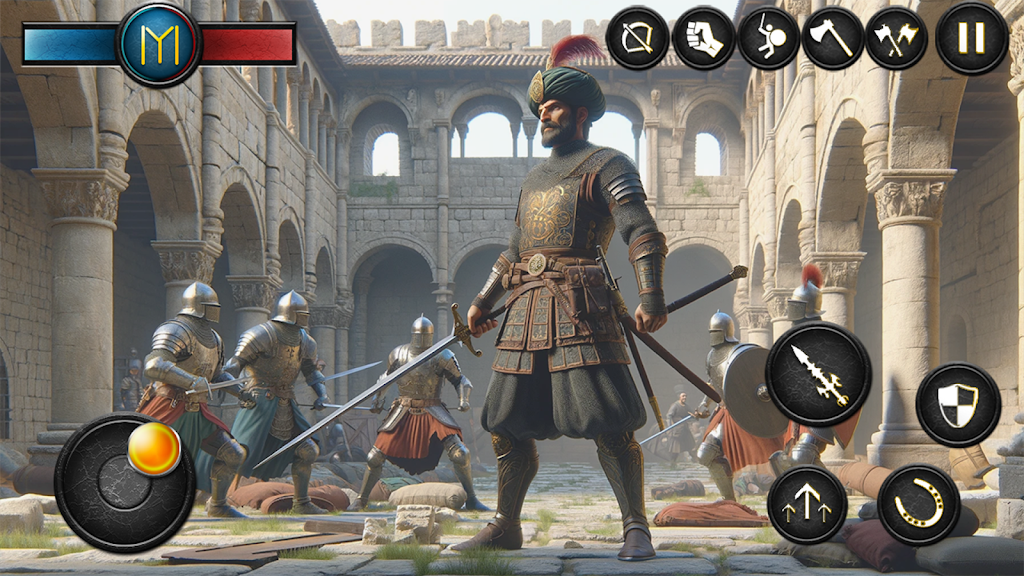This screenshot has height=576, width=1024.
Task: Tap the horseshoe mount button
Action: click(x=918, y=505)
